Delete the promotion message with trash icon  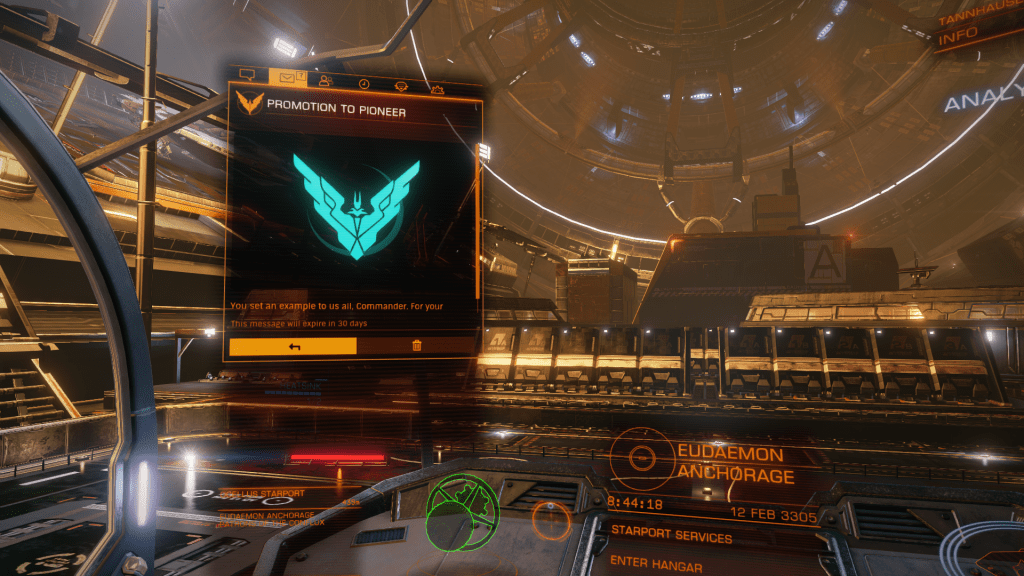[x=416, y=346]
